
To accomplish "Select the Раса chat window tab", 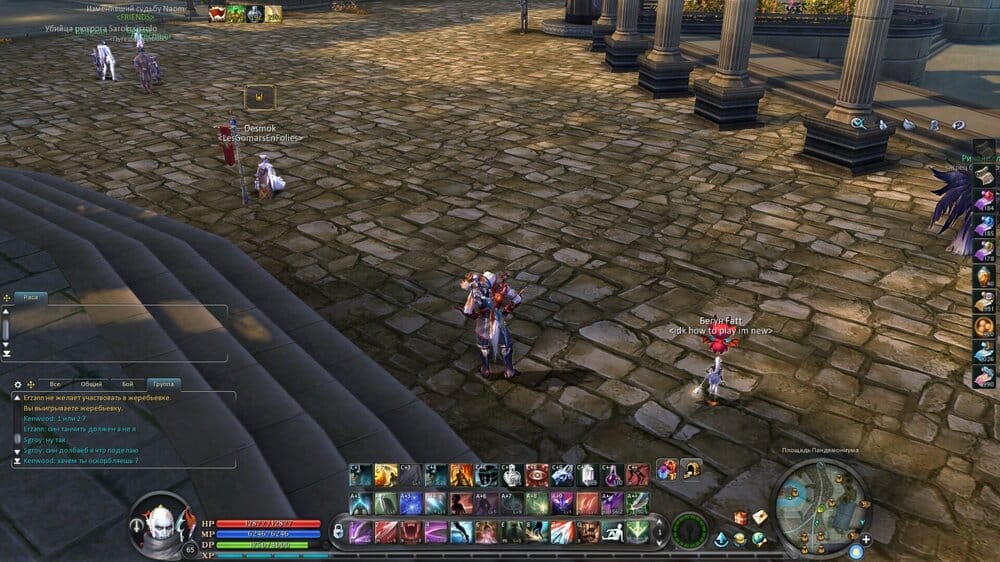I will point(32,298).
